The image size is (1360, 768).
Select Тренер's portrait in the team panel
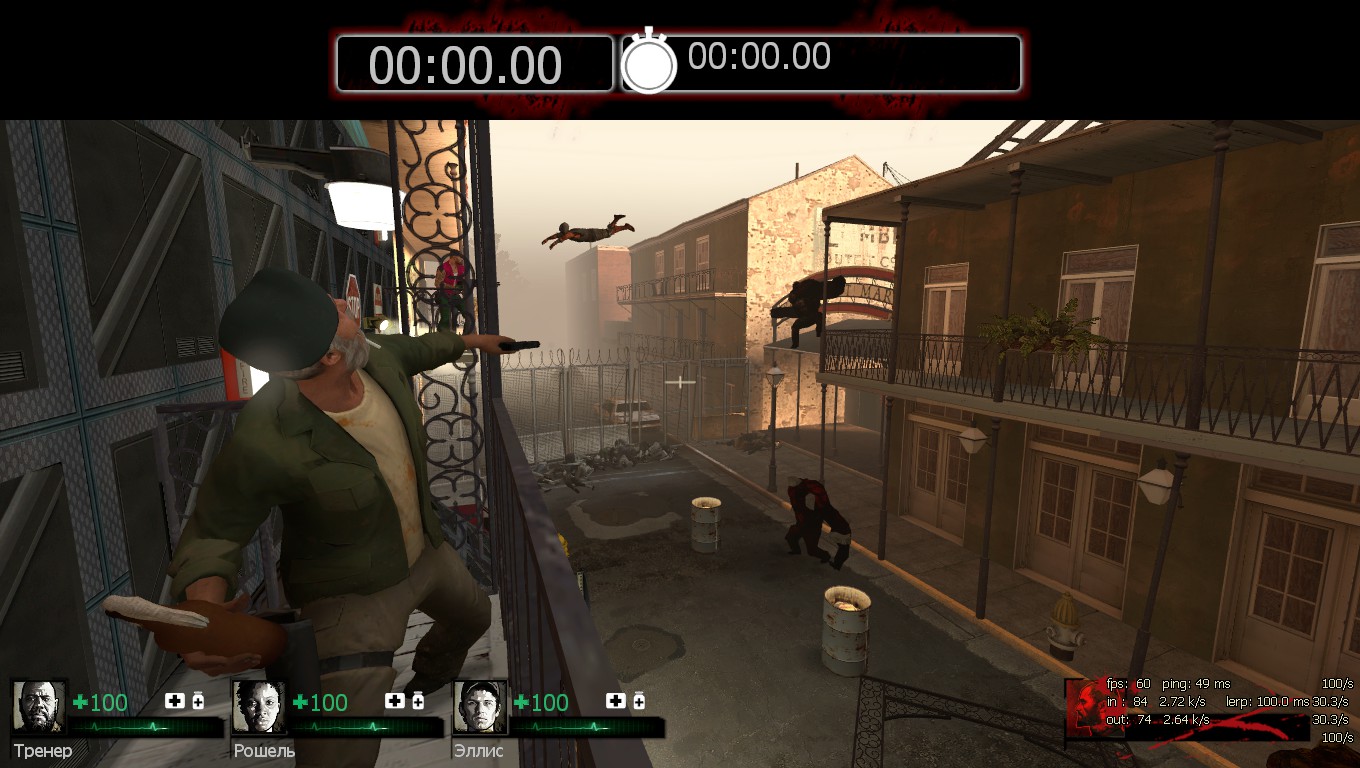[39, 707]
